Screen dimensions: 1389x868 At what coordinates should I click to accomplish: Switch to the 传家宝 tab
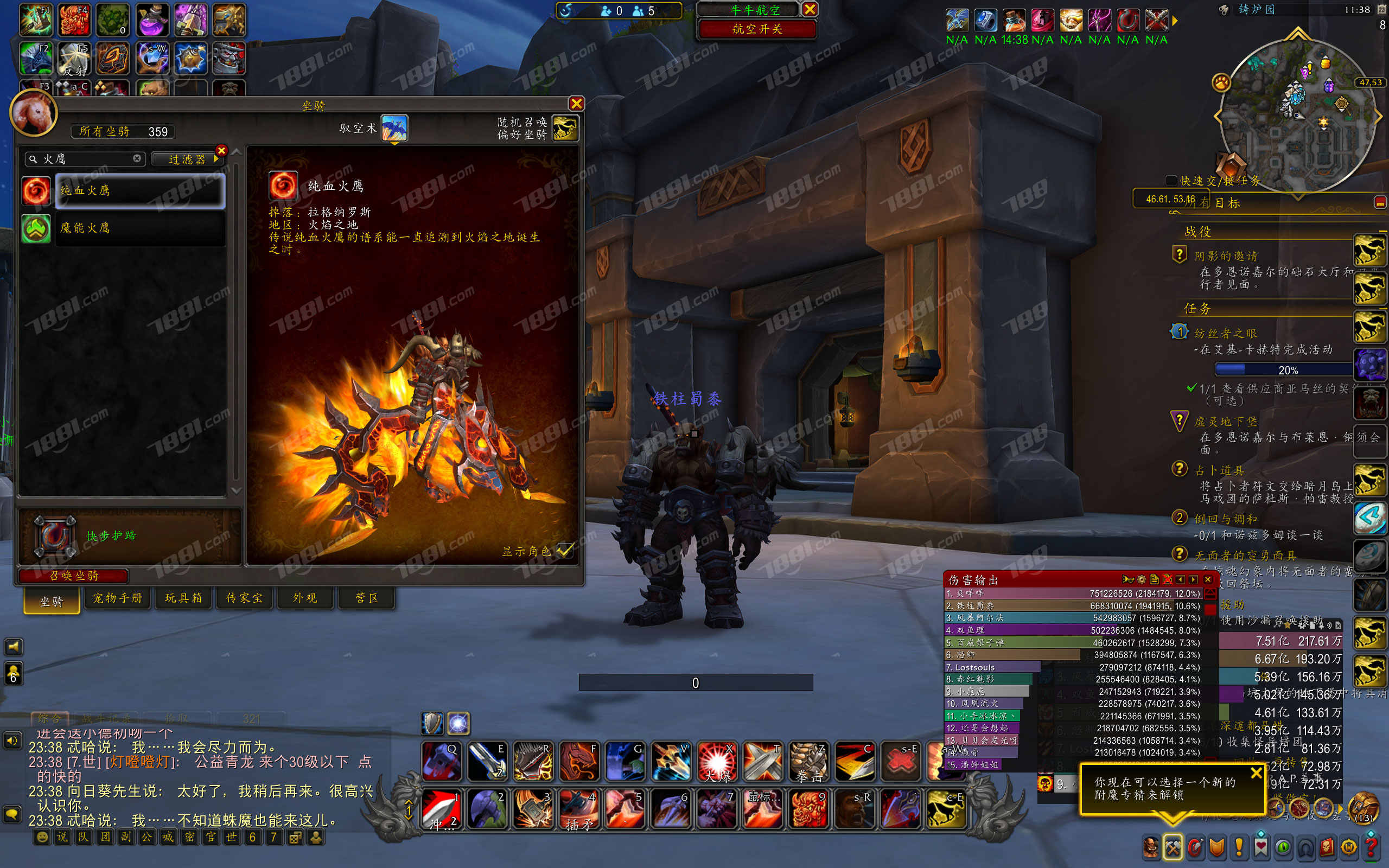245,598
